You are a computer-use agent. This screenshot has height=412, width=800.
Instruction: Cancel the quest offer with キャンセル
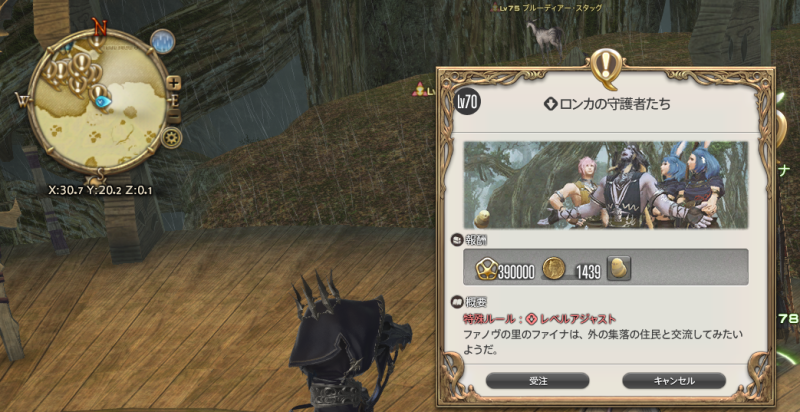[673, 380]
